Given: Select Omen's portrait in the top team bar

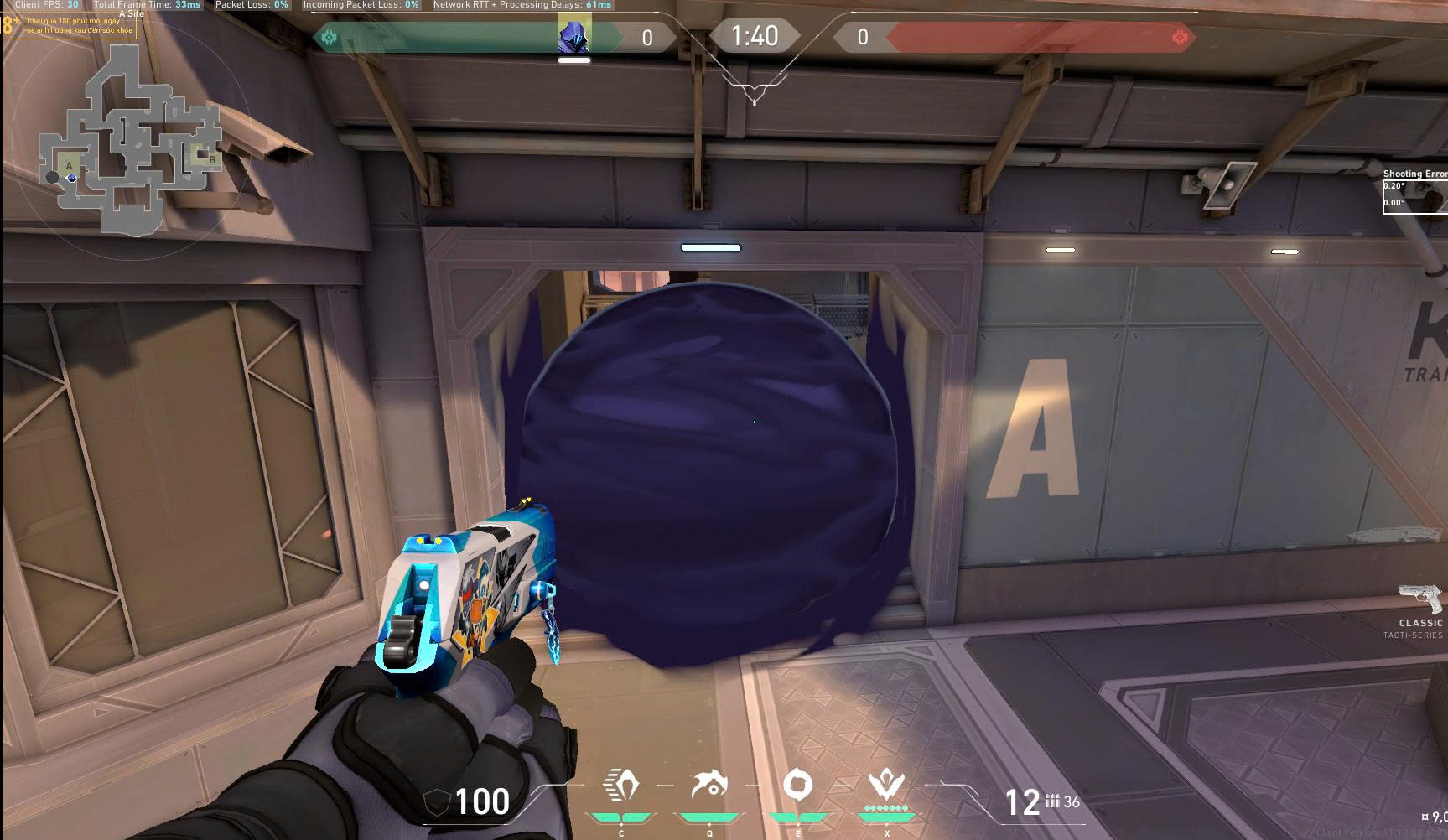Looking at the screenshot, I should coord(574,35).
